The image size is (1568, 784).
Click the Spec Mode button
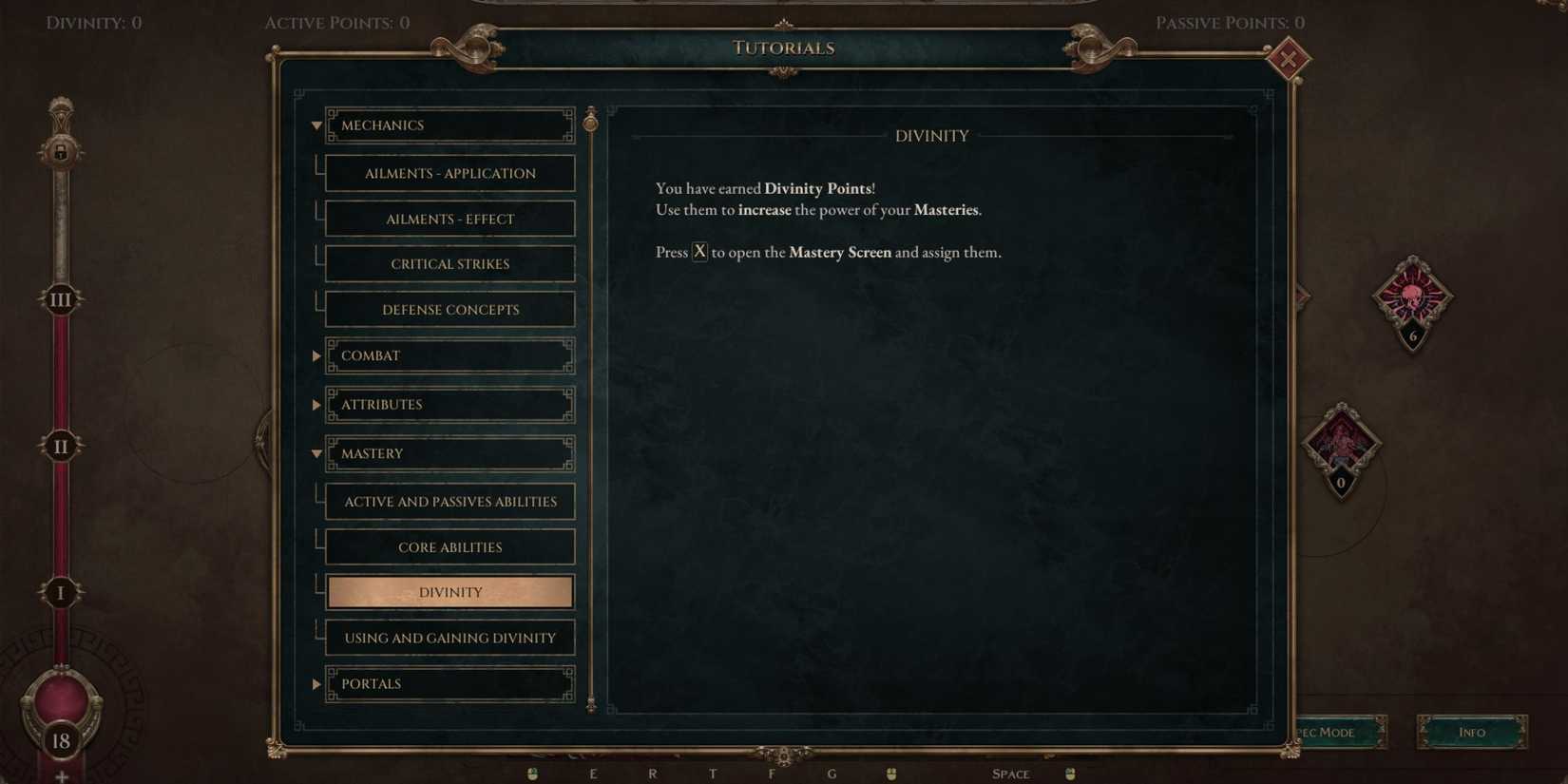coord(1332,732)
